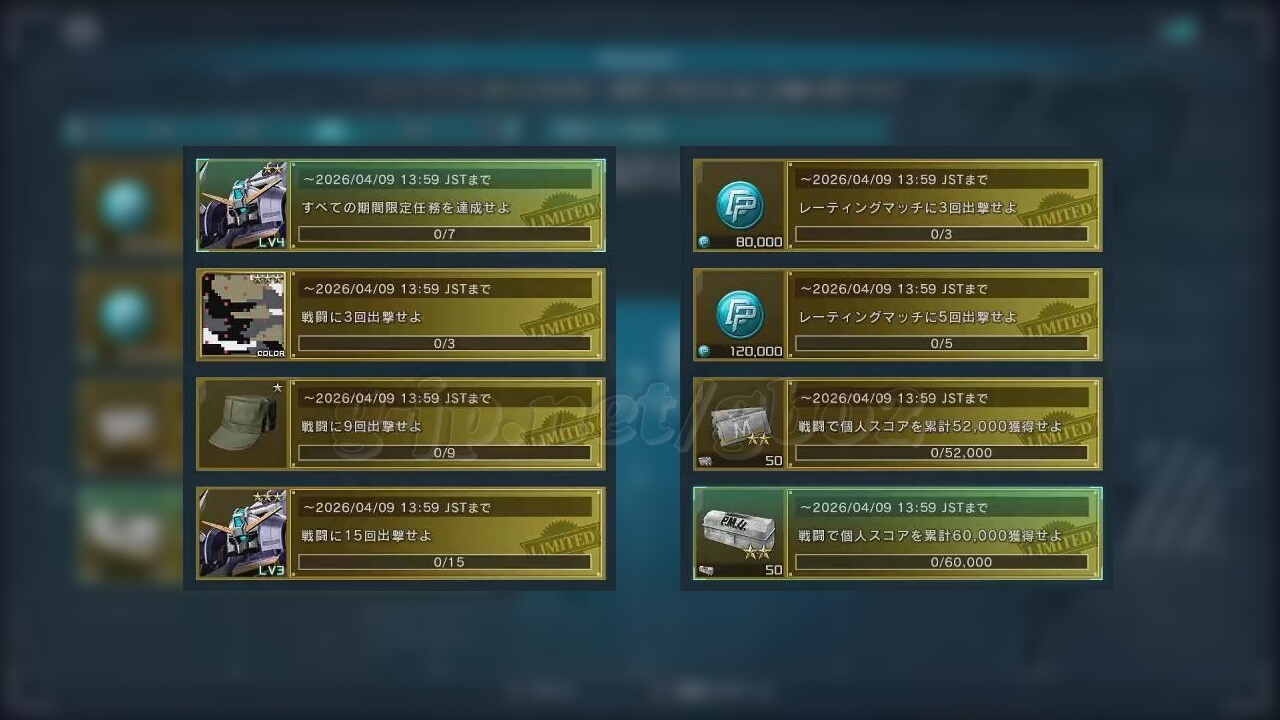View the 120,000 points reward icon
The image size is (1280, 720).
pyautogui.click(x=739, y=315)
